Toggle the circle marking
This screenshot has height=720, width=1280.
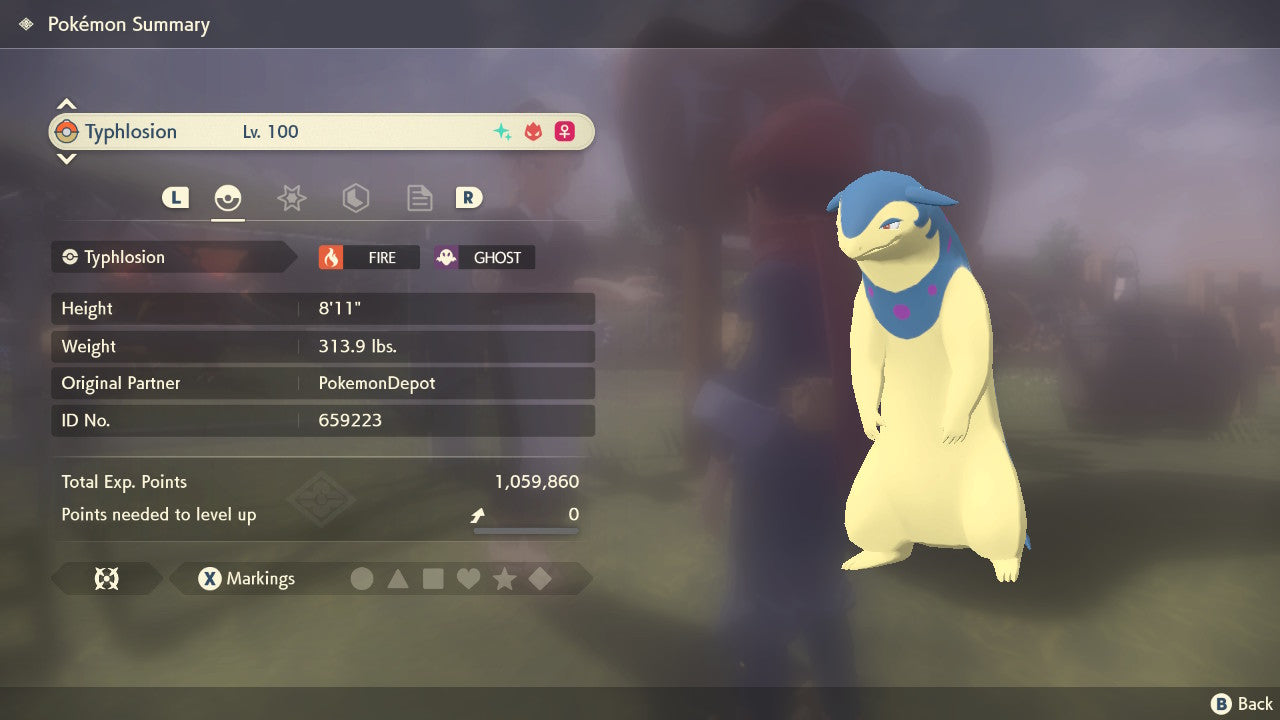pyautogui.click(x=362, y=579)
